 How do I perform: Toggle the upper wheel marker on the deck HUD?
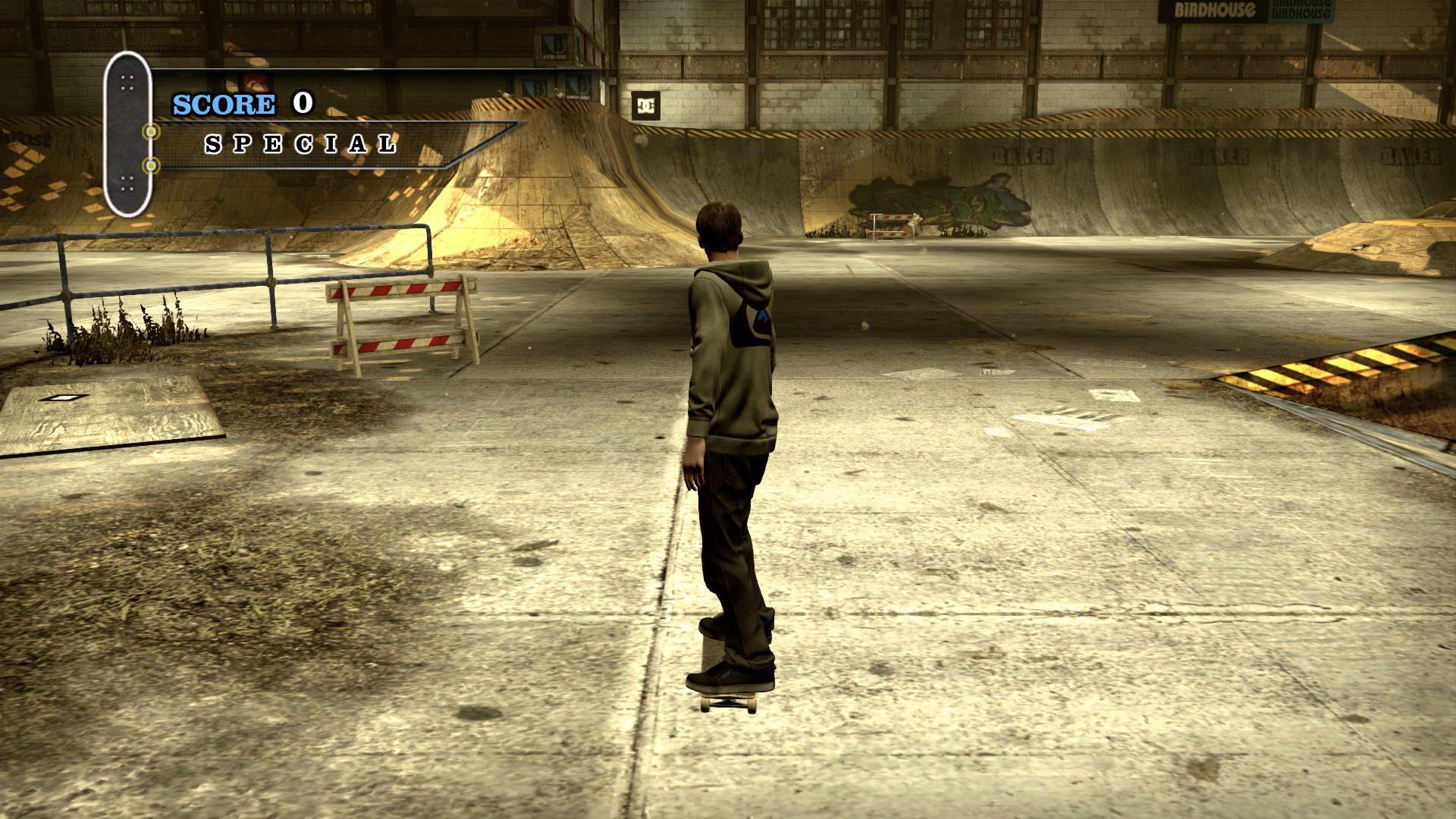click(x=152, y=130)
